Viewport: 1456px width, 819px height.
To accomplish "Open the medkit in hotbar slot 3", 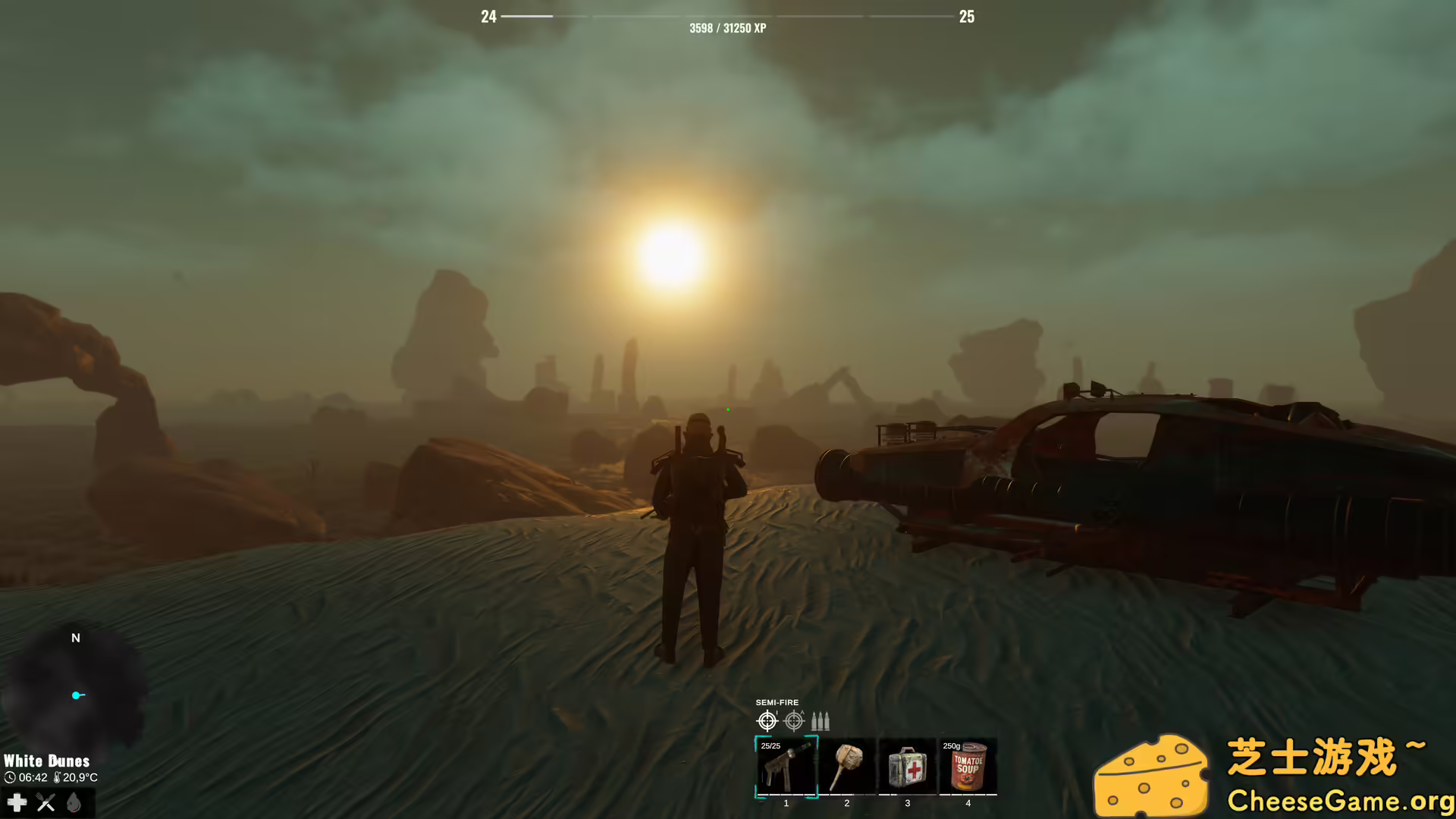I will tap(908, 767).
